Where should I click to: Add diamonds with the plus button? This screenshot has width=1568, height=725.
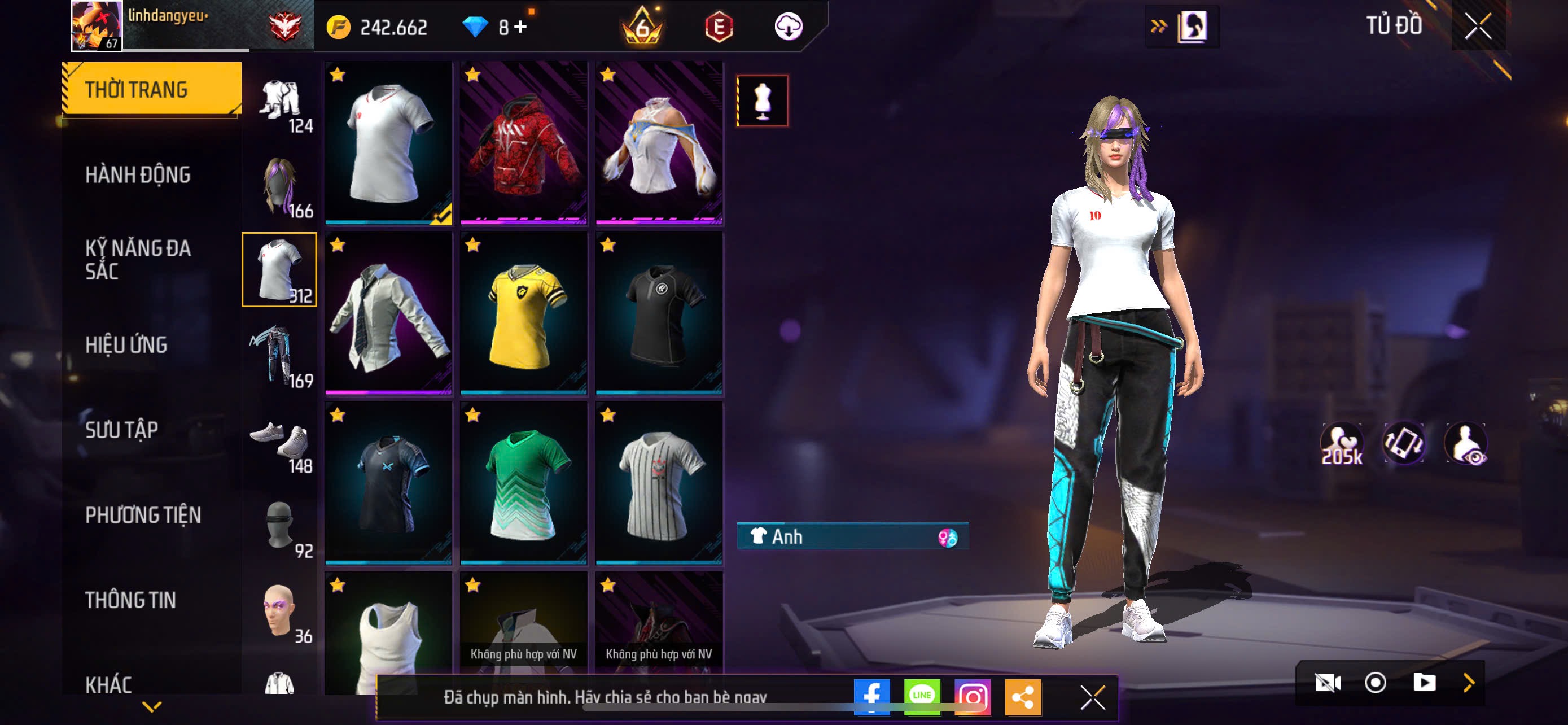pos(520,27)
